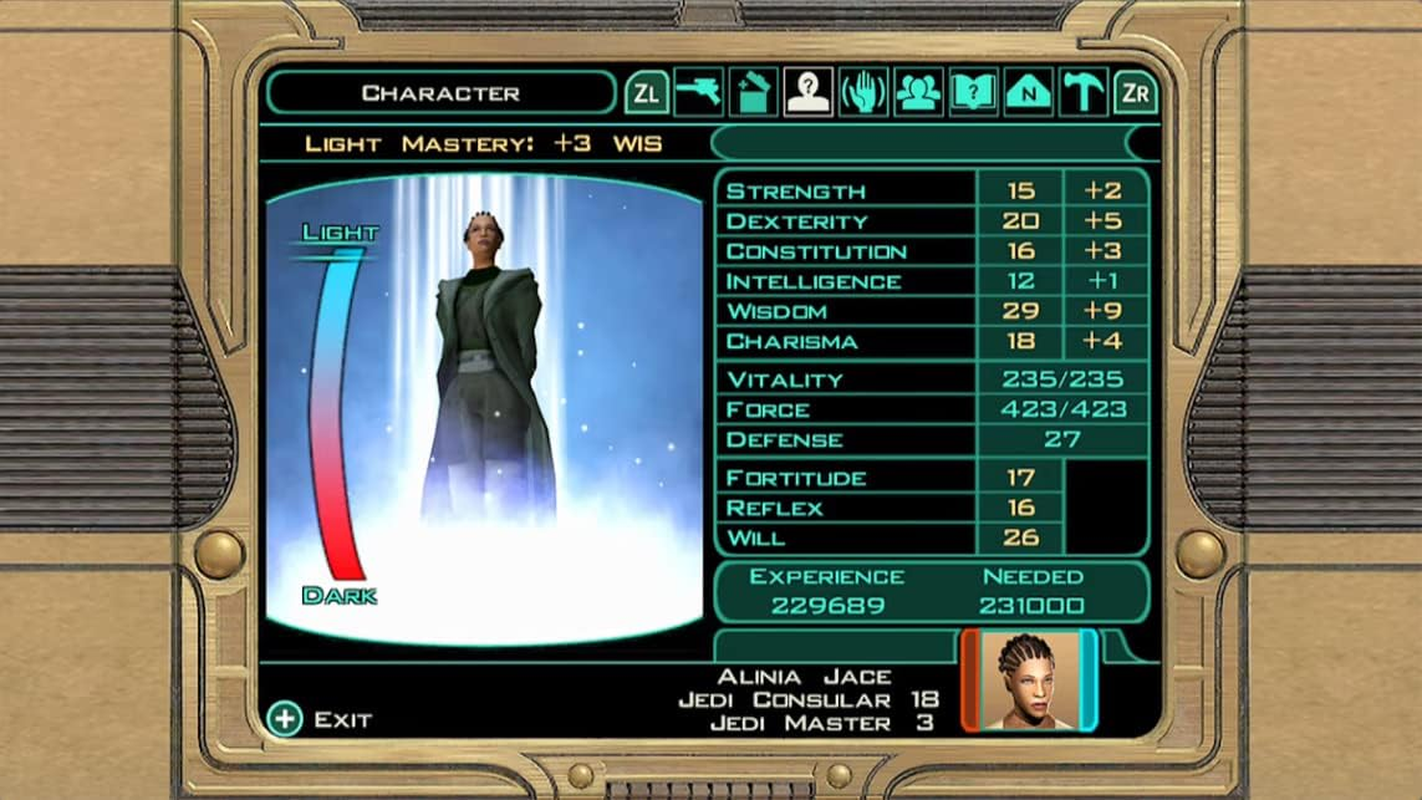Image resolution: width=1422 pixels, height=800 pixels.
Task: Click the Character title tab
Action: point(441,93)
